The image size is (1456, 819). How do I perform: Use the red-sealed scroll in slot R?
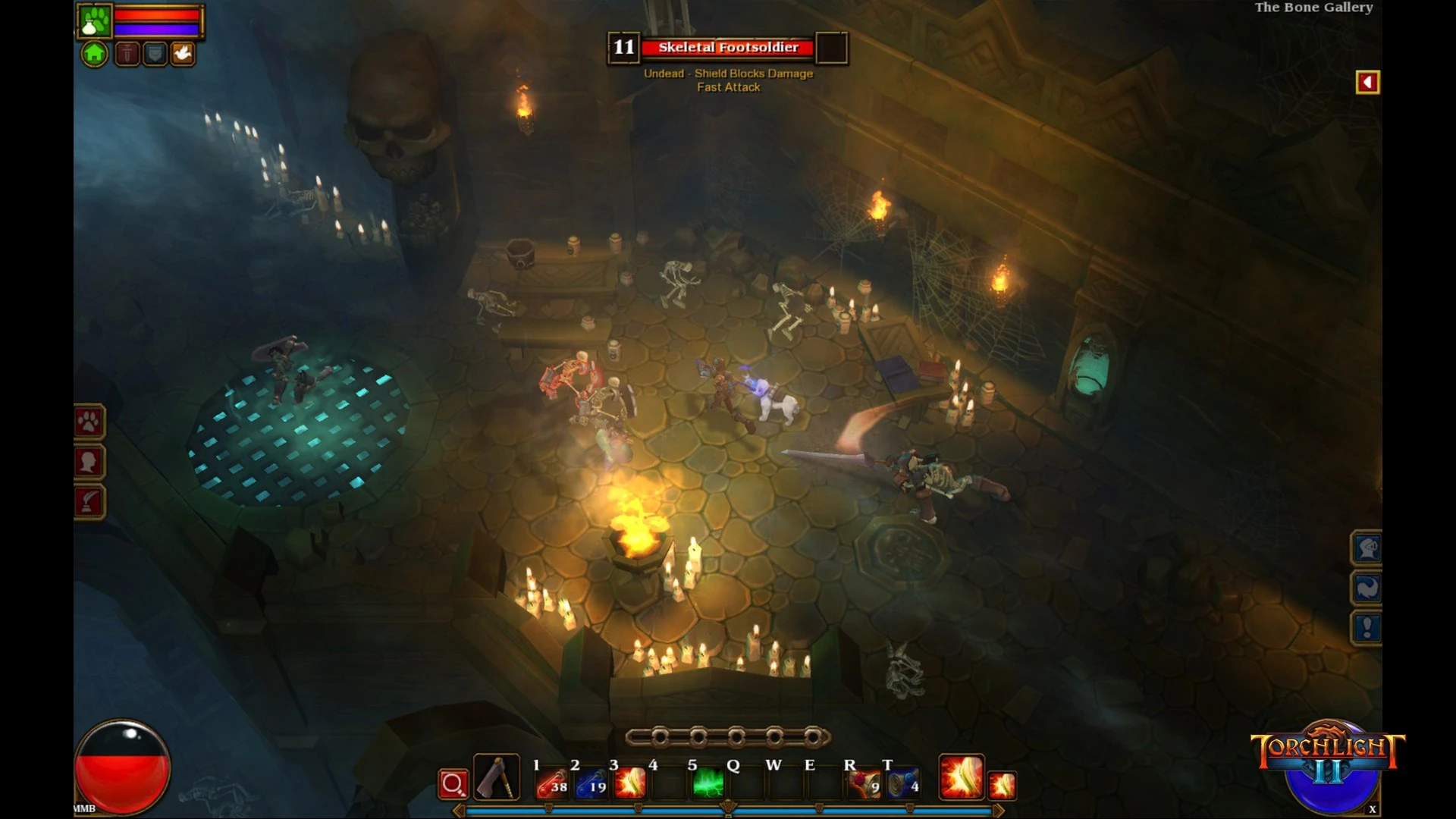pos(864,783)
